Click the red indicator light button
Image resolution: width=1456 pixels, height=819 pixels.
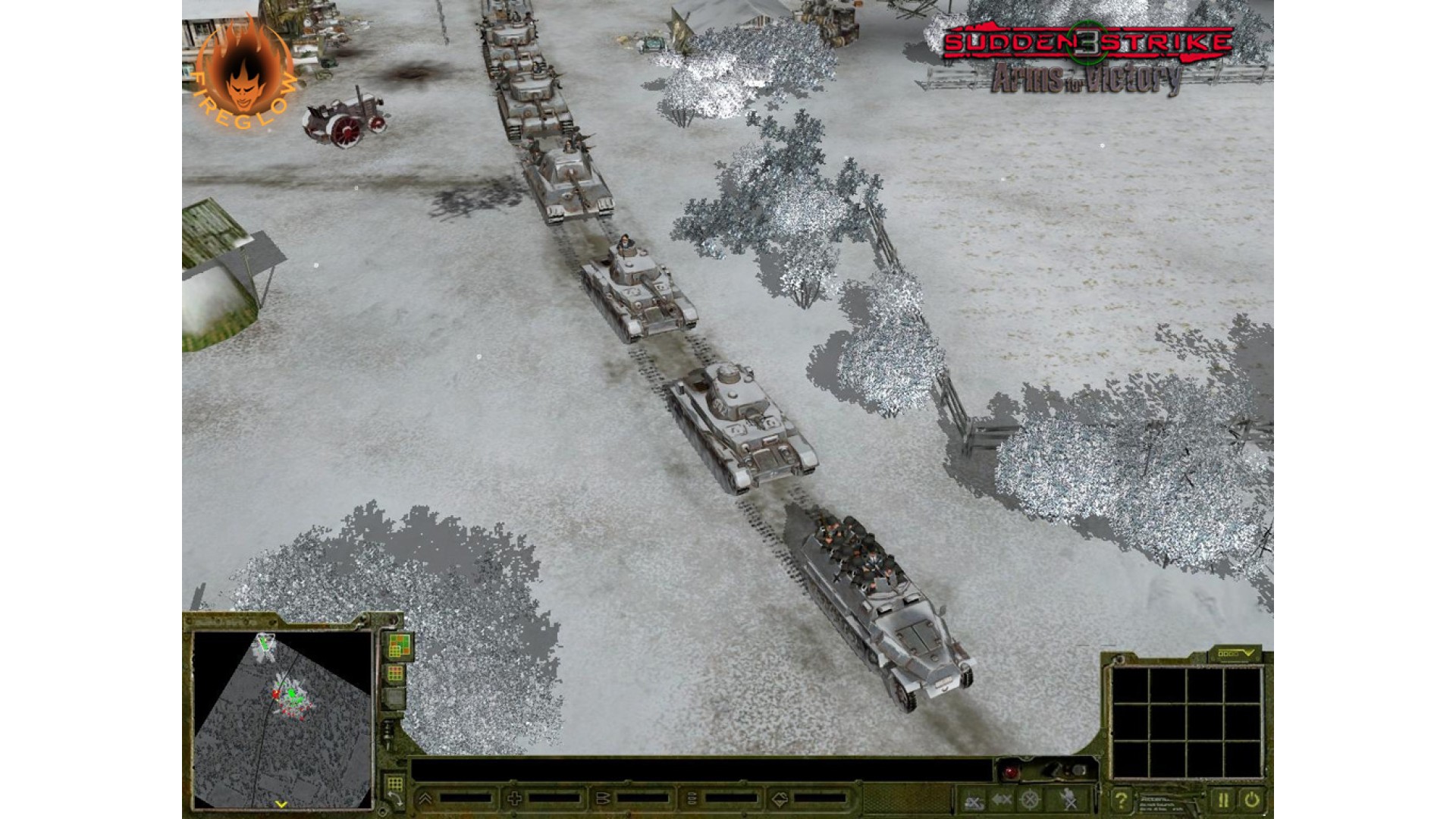click(x=1011, y=773)
